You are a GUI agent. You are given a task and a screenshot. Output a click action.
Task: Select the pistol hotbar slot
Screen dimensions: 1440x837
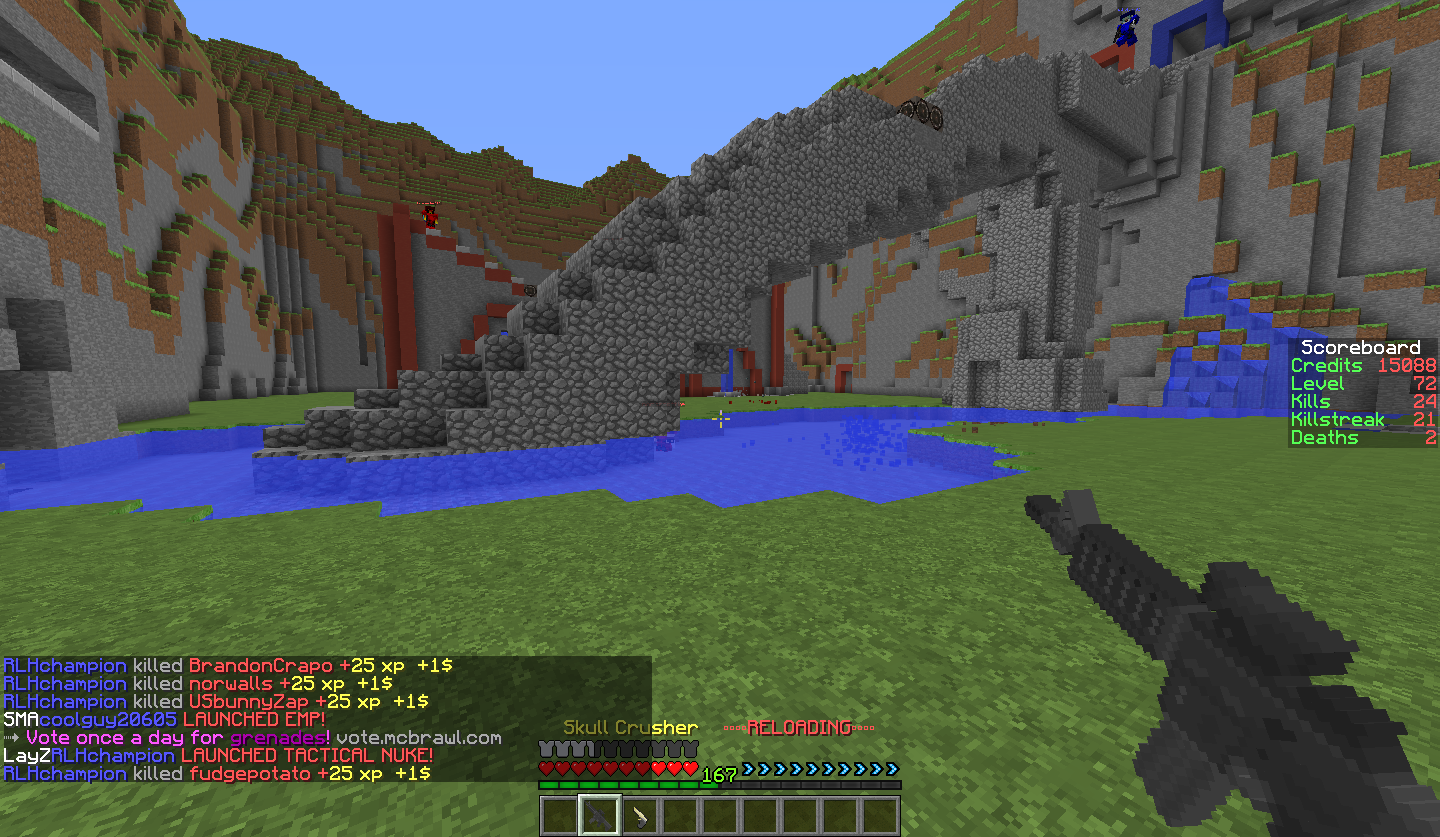coord(640,815)
